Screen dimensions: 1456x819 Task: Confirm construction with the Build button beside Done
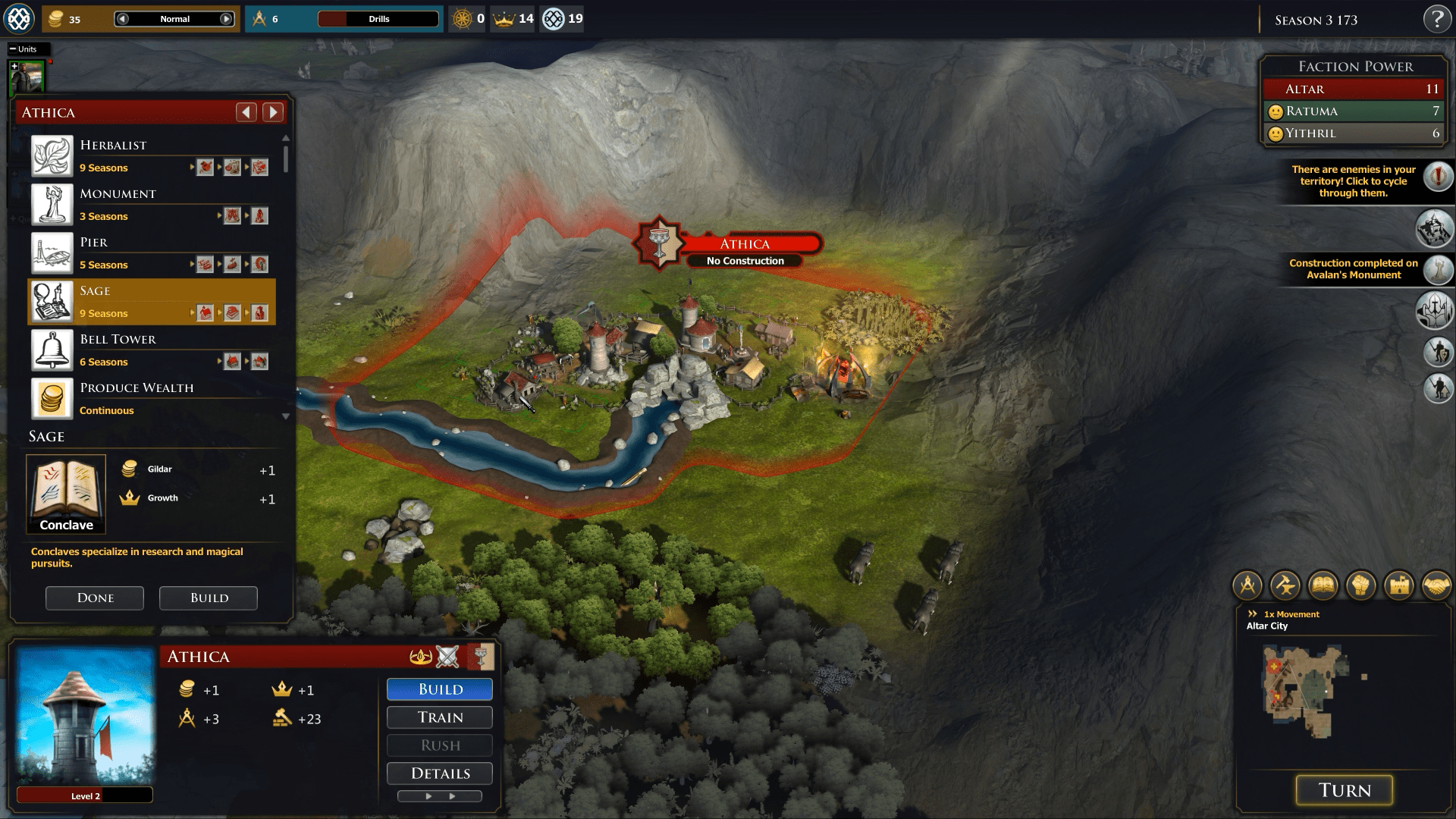tap(209, 598)
